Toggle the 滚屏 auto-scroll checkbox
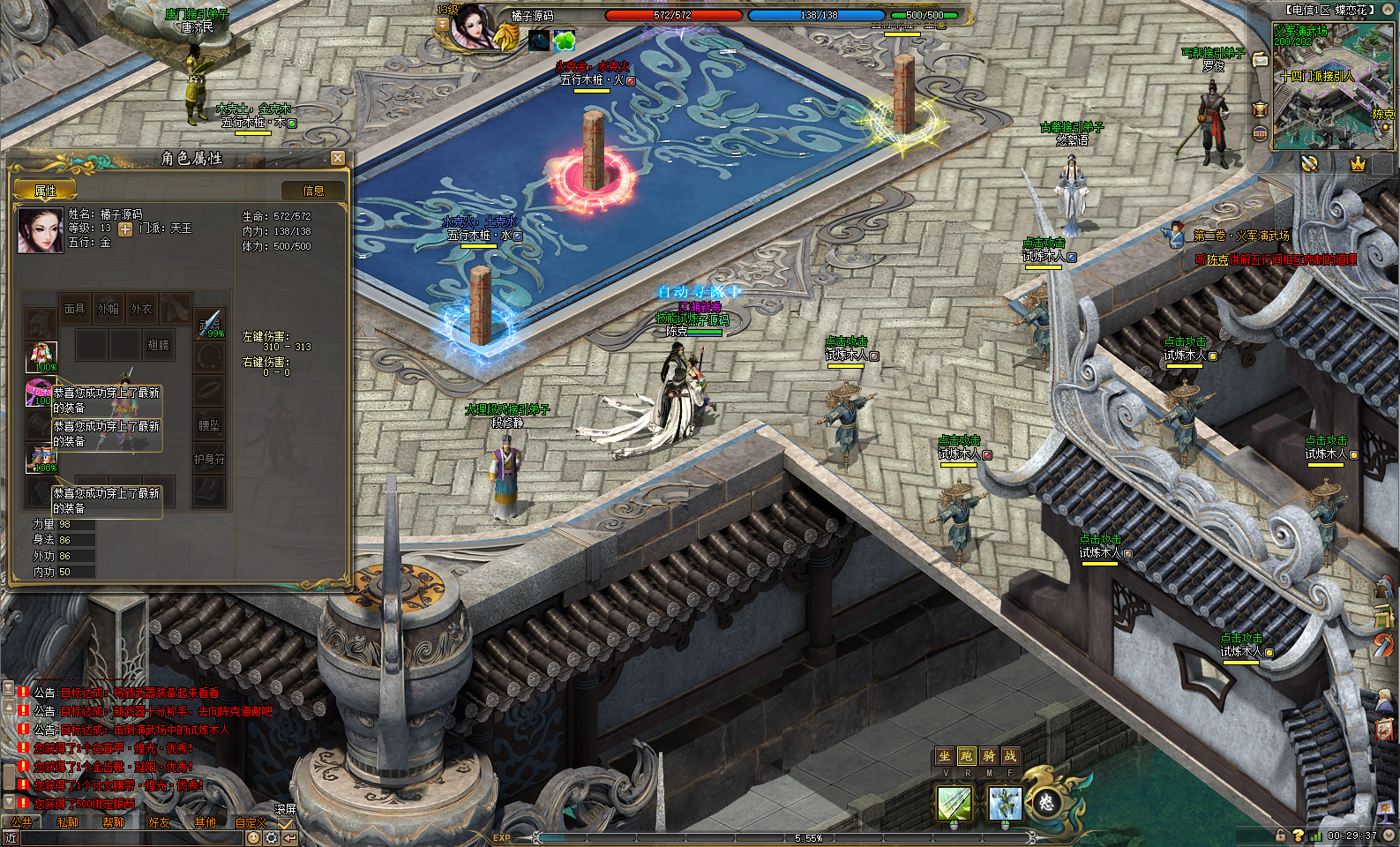1400x847 pixels. pos(285,823)
